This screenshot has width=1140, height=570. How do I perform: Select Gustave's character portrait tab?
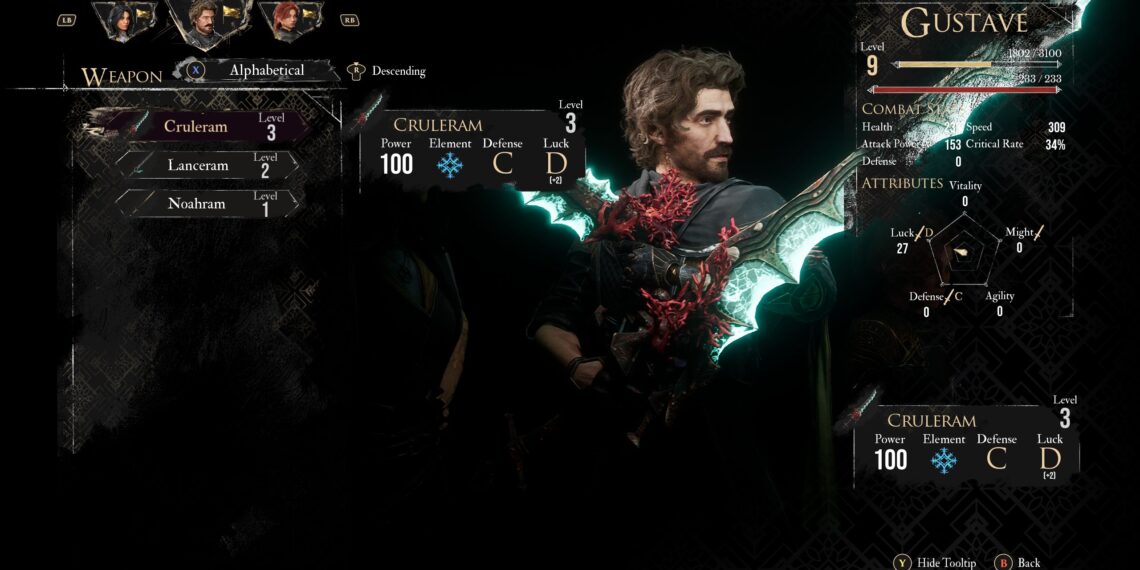pyautogui.click(x=206, y=18)
